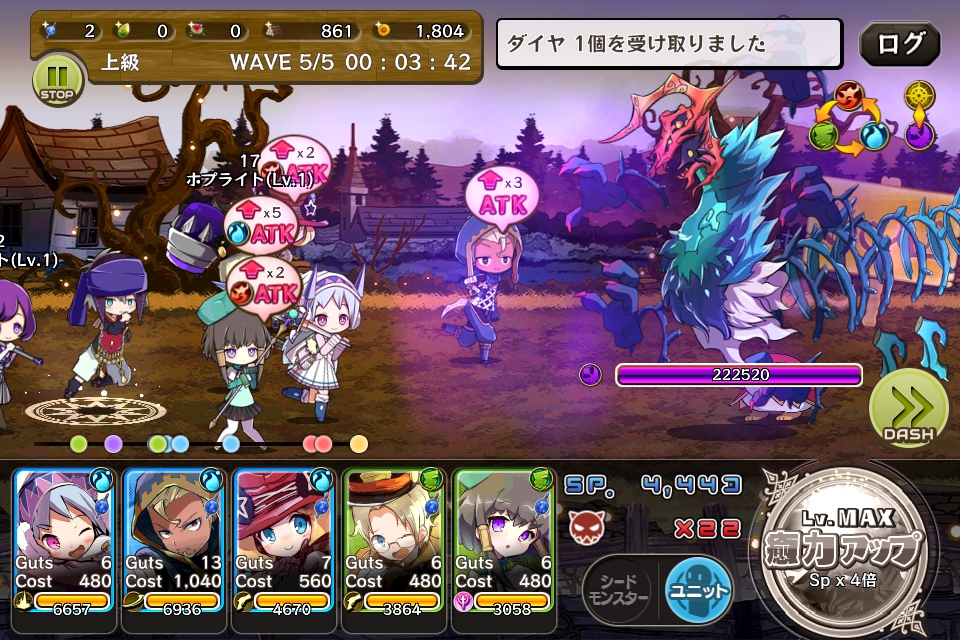Summon the silver-haired unit card with HP 6657
Screen dimensions: 960x640
(65, 540)
